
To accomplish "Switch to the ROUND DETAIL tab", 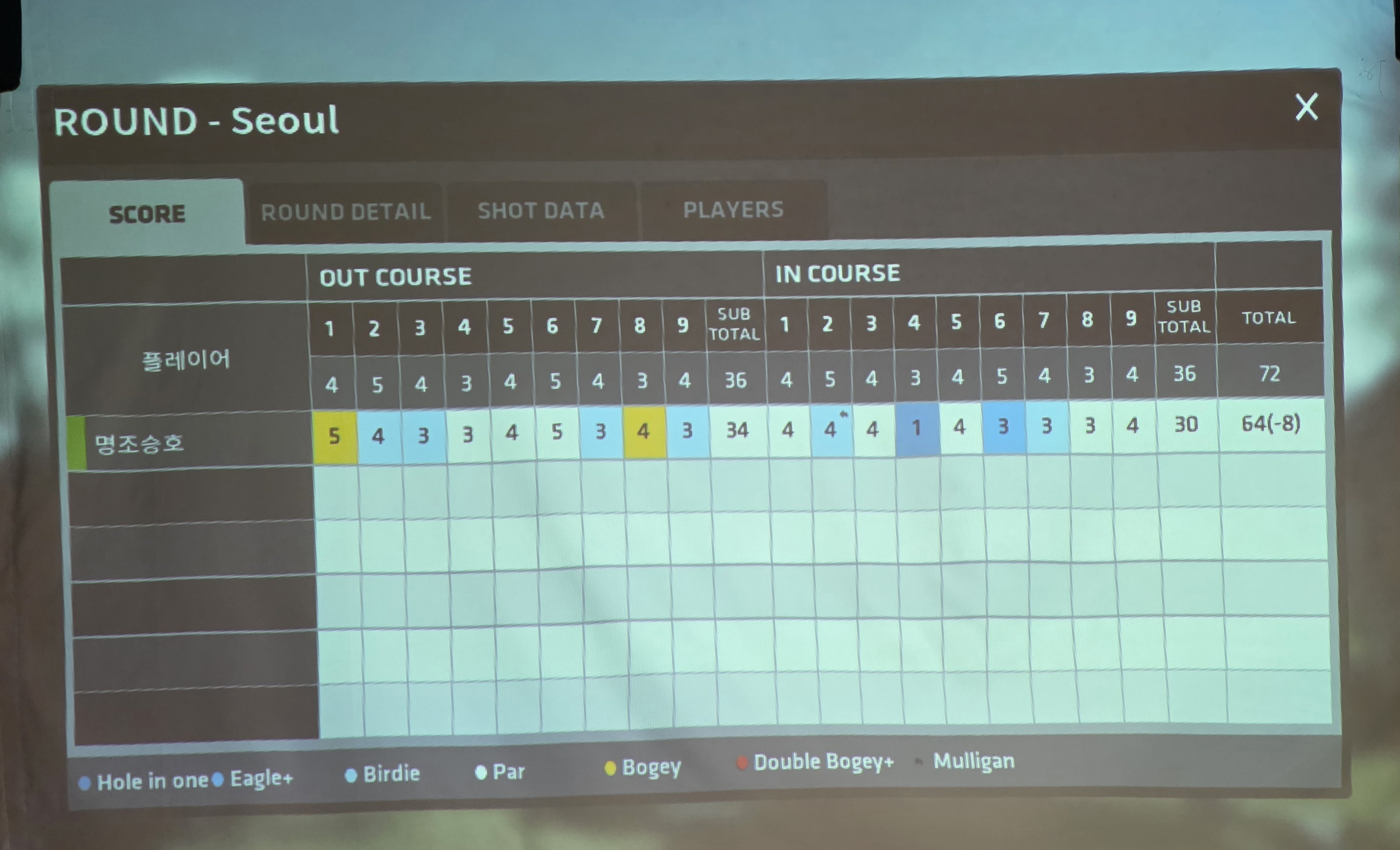I will (345, 212).
